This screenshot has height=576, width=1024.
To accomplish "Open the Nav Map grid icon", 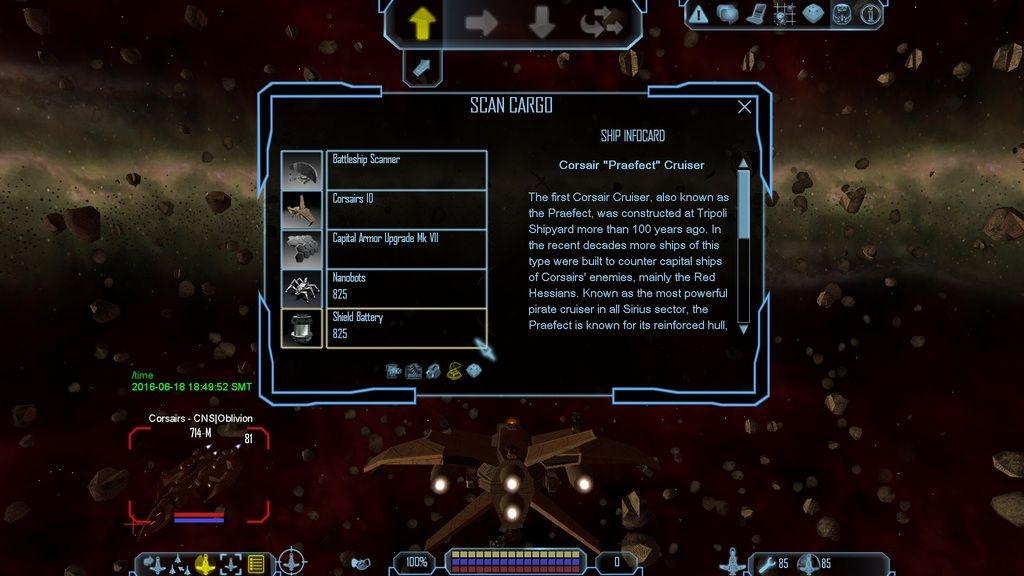I will click(x=785, y=14).
